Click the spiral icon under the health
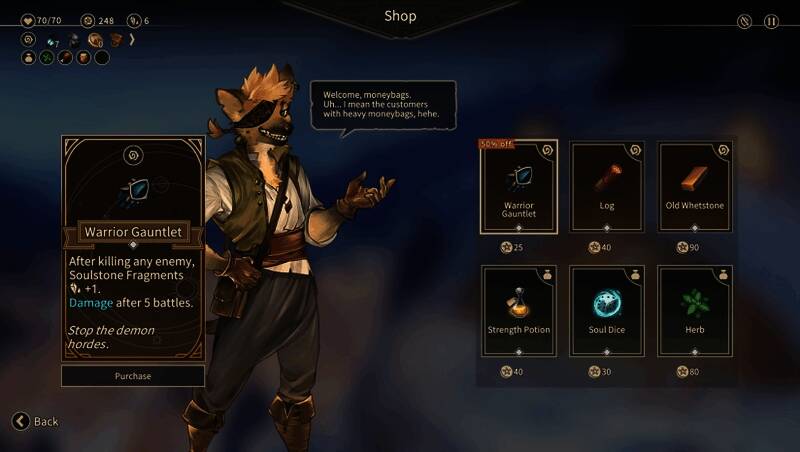Viewport: 800px width, 452px height. [x=29, y=40]
